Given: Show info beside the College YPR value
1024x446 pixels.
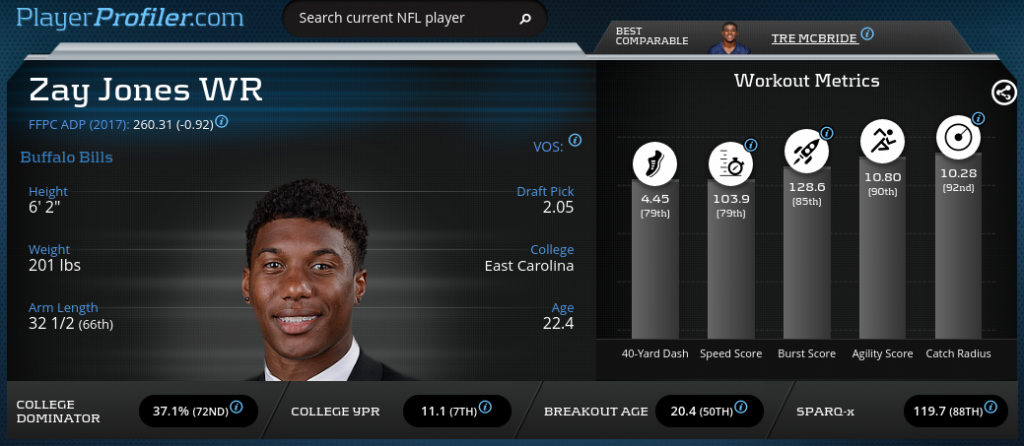Looking at the screenshot, I should click(x=485, y=407).
